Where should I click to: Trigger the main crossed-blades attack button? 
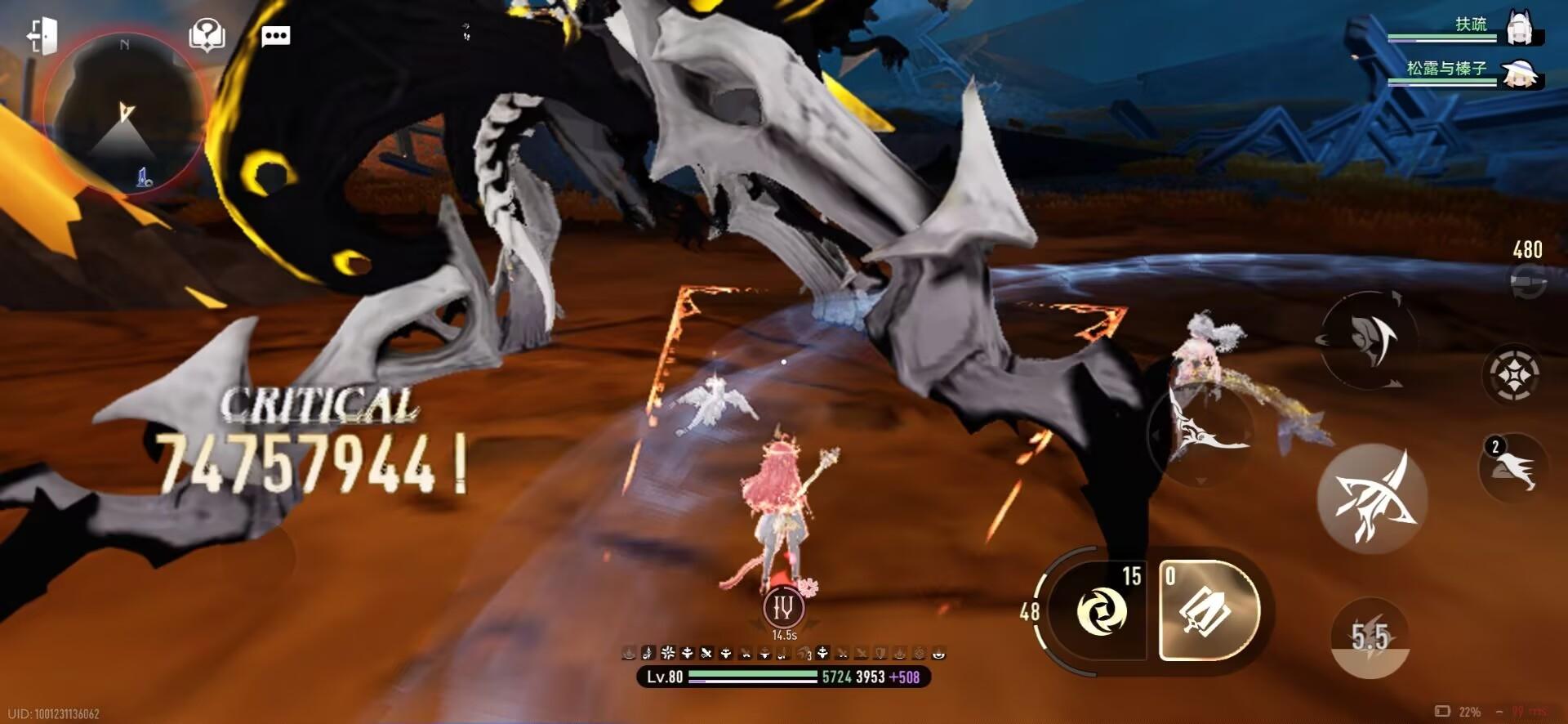pyautogui.click(x=1372, y=498)
